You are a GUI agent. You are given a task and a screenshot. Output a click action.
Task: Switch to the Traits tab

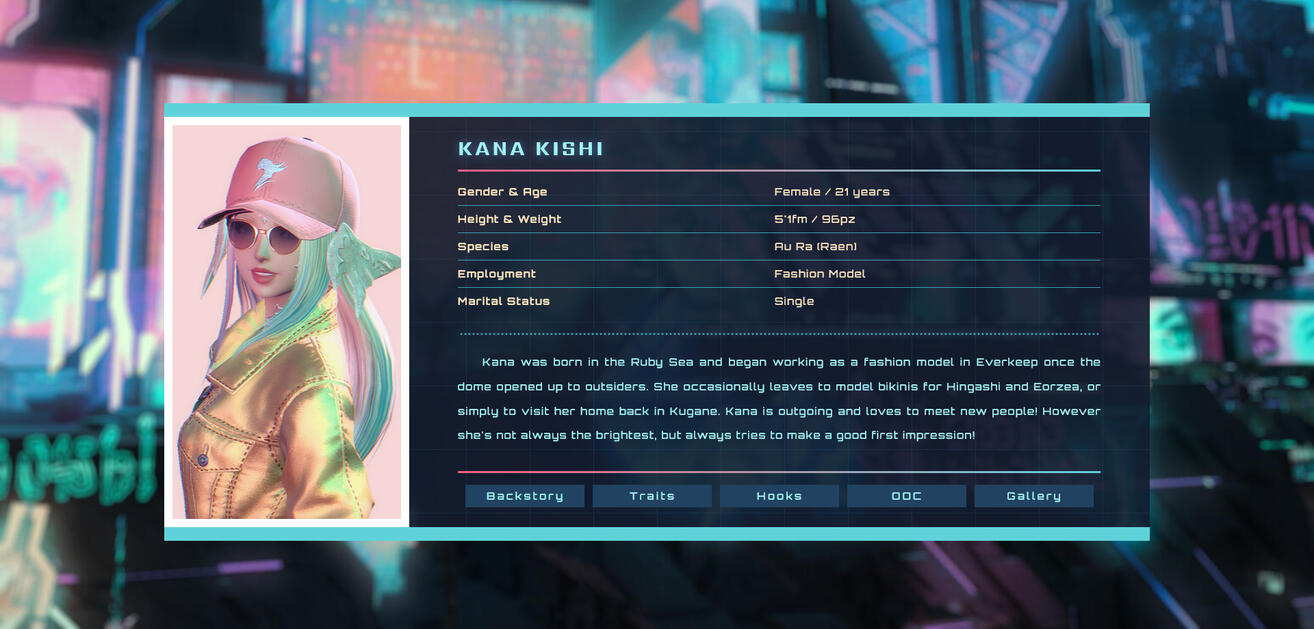point(652,496)
